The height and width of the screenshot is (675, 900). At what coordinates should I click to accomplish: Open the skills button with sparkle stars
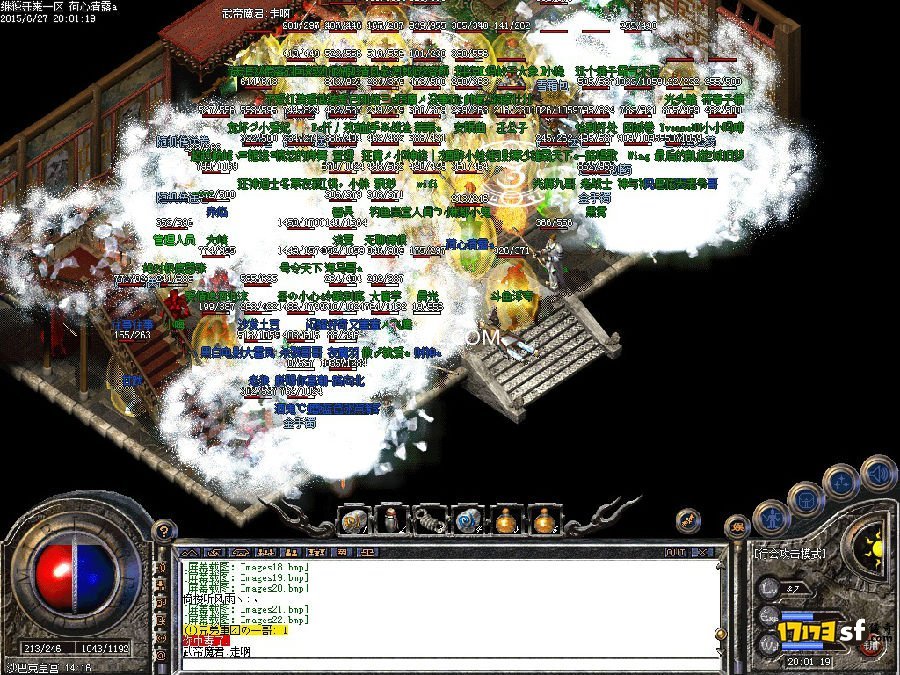(841, 481)
